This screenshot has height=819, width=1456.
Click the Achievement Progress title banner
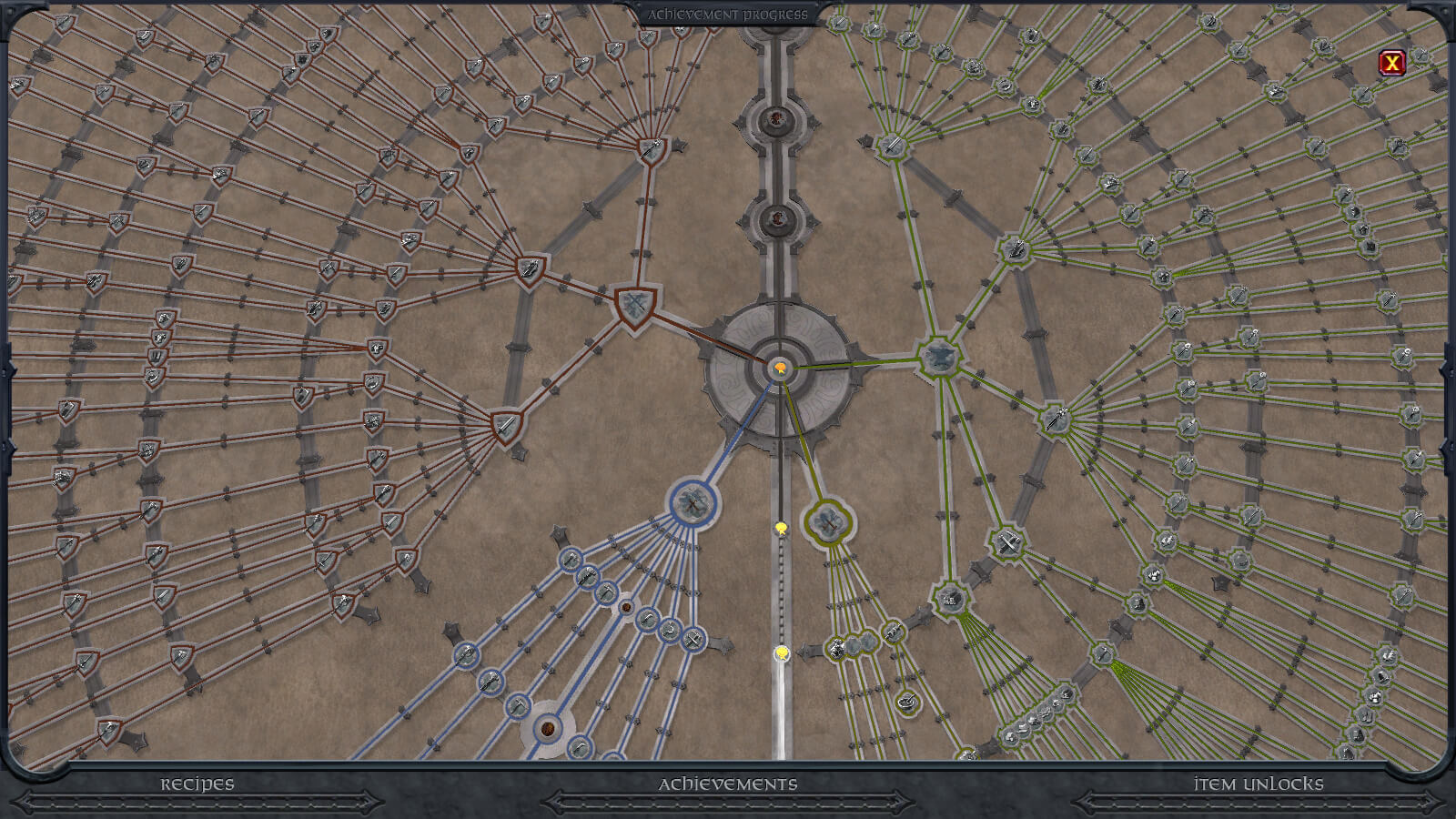click(x=729, y=14)
